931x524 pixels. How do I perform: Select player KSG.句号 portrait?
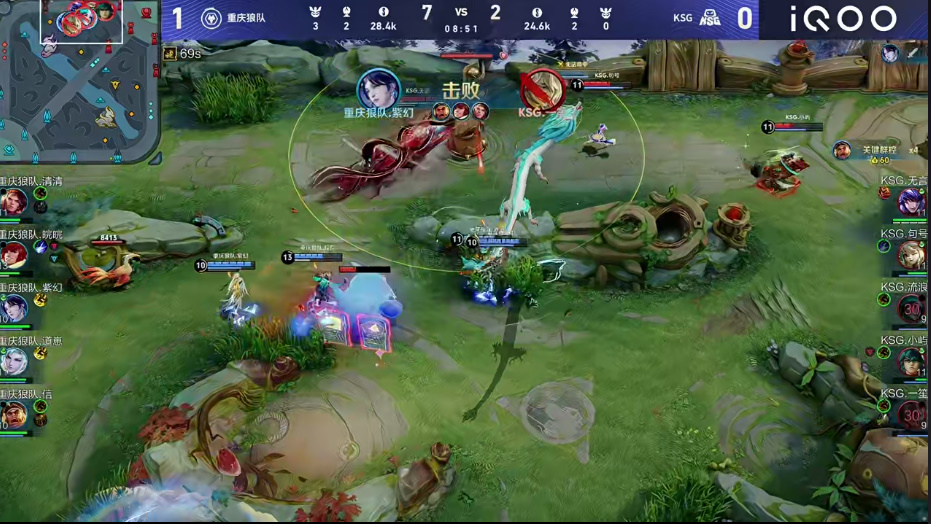912,255
